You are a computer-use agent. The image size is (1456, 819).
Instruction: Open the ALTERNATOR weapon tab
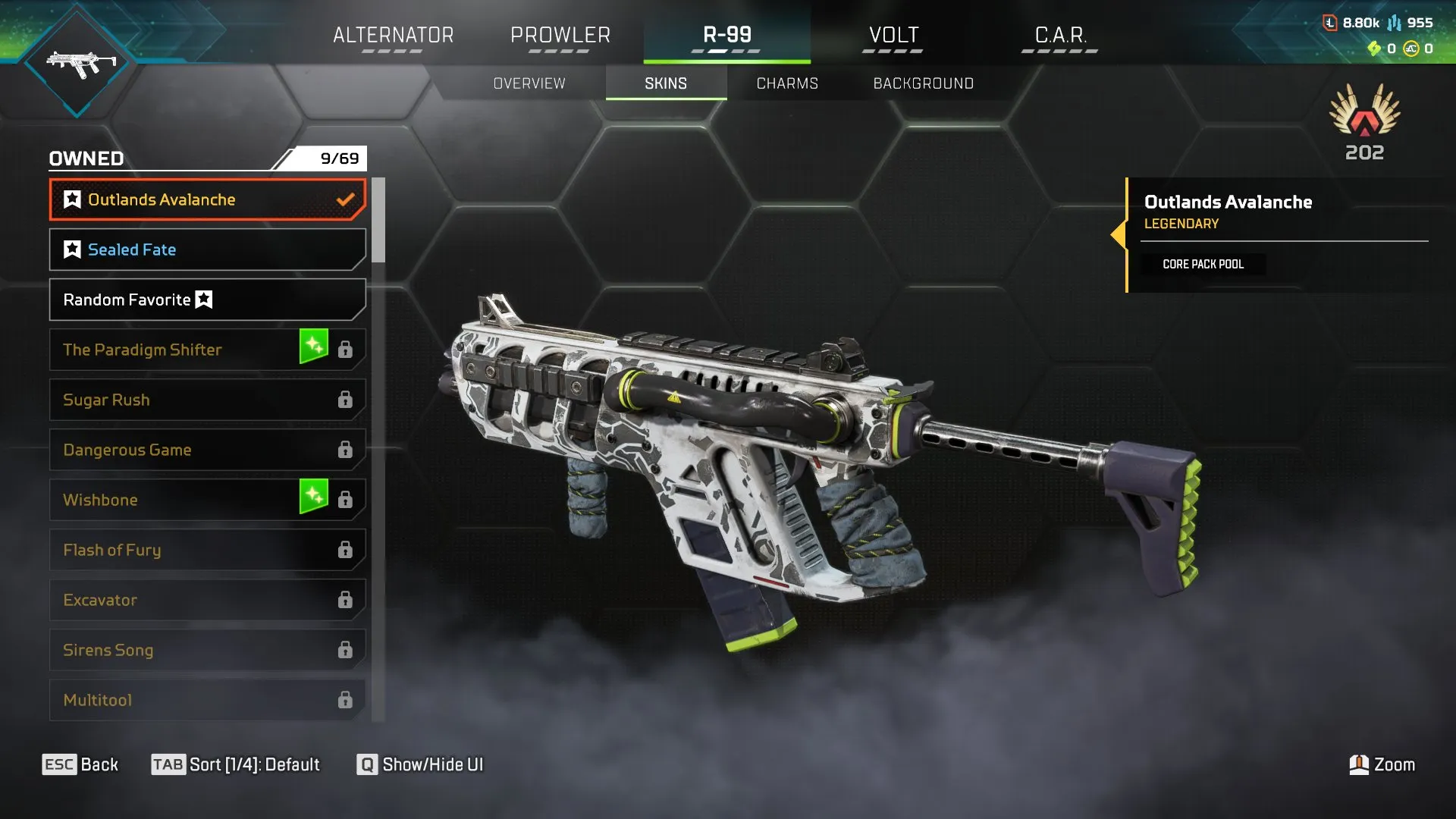(x=393, y=35)
